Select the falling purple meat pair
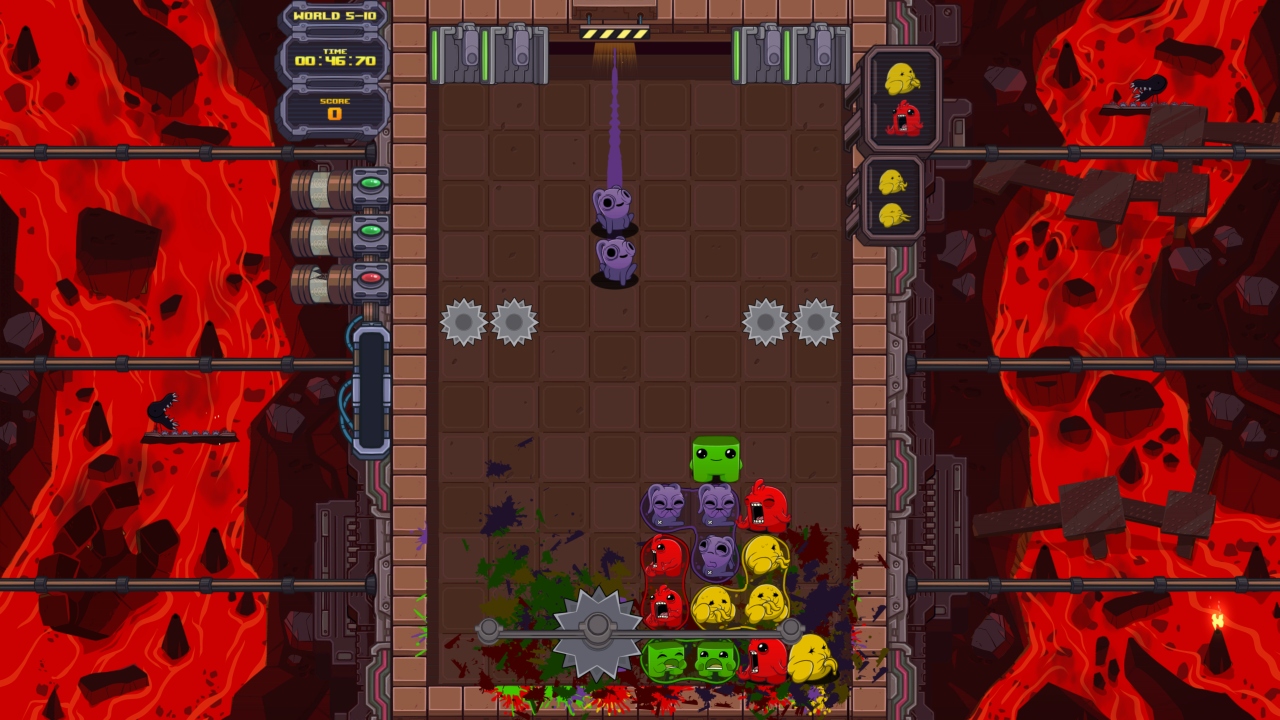The image size is (1280, 720). coord(612,235)
